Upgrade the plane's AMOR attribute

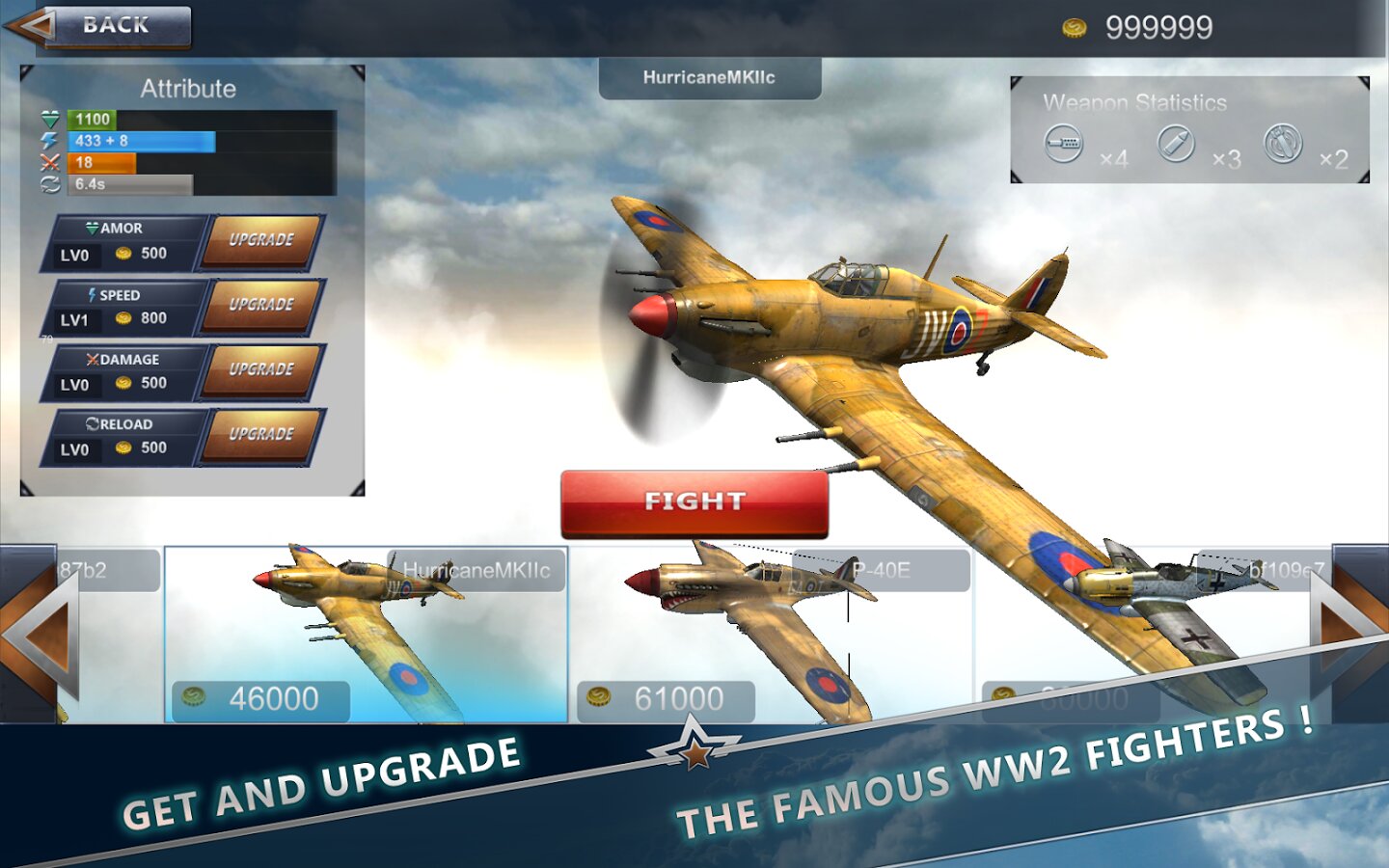tap(261, 240)
